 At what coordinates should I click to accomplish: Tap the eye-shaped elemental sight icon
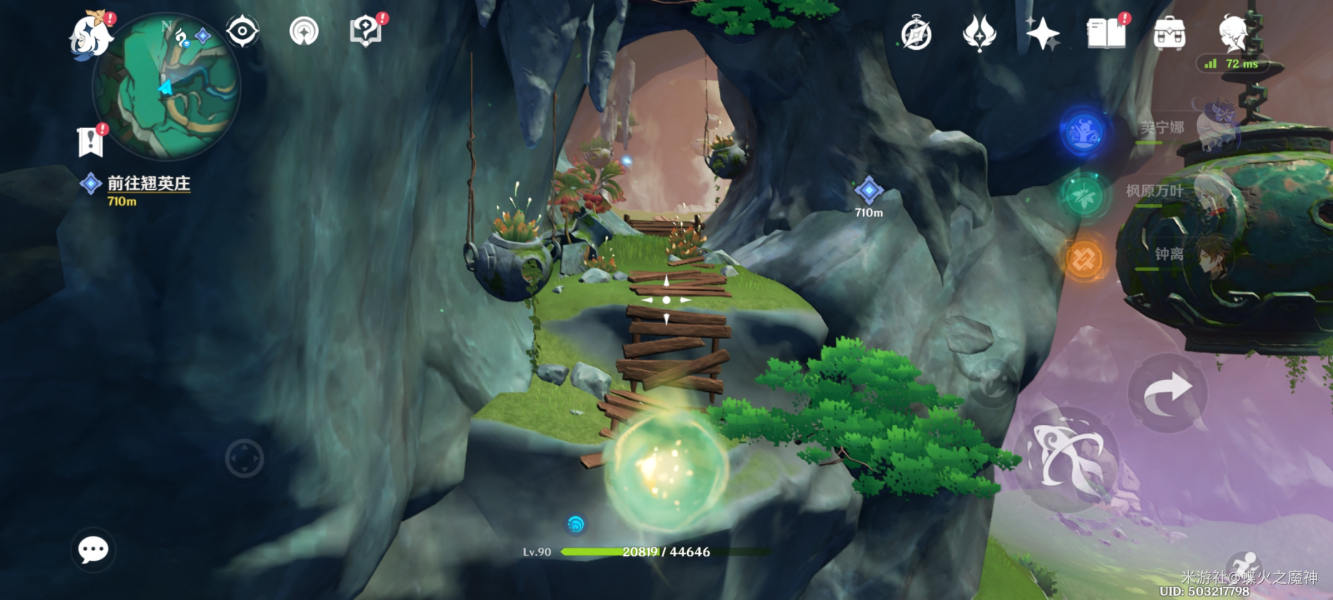pos(242,31)
